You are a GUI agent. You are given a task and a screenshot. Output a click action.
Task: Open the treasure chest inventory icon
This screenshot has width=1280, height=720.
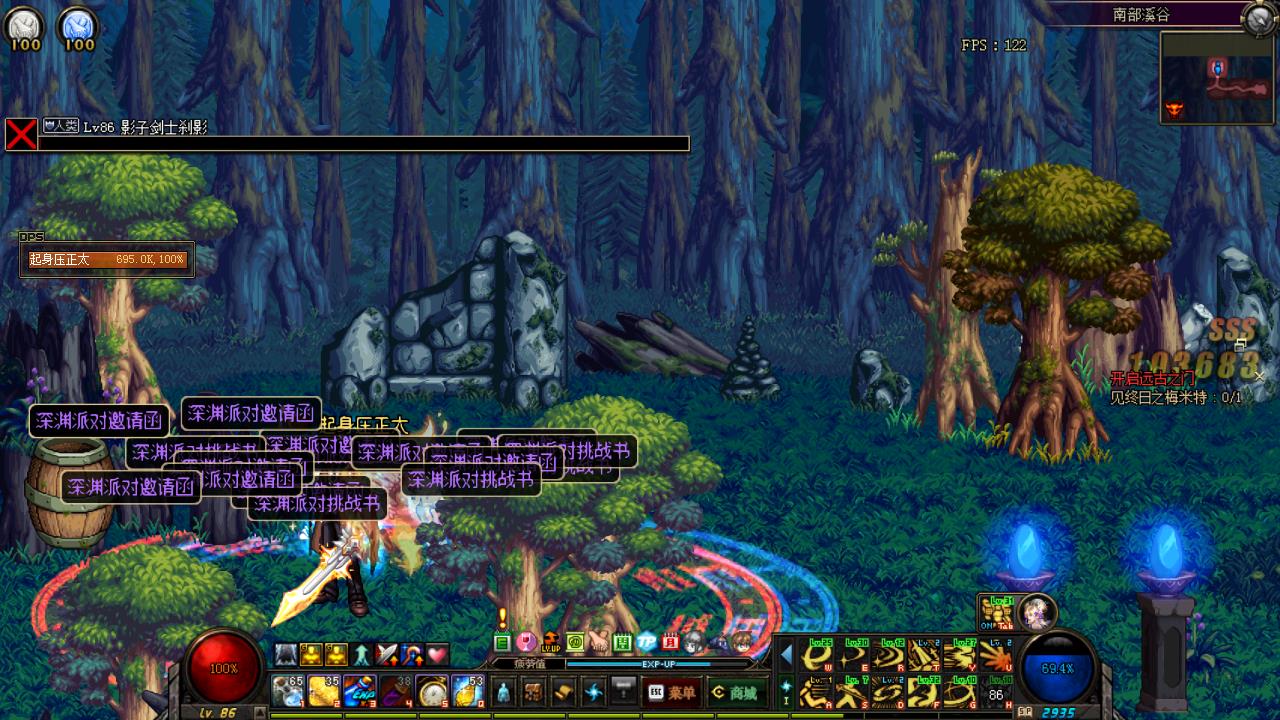[533, 691]
